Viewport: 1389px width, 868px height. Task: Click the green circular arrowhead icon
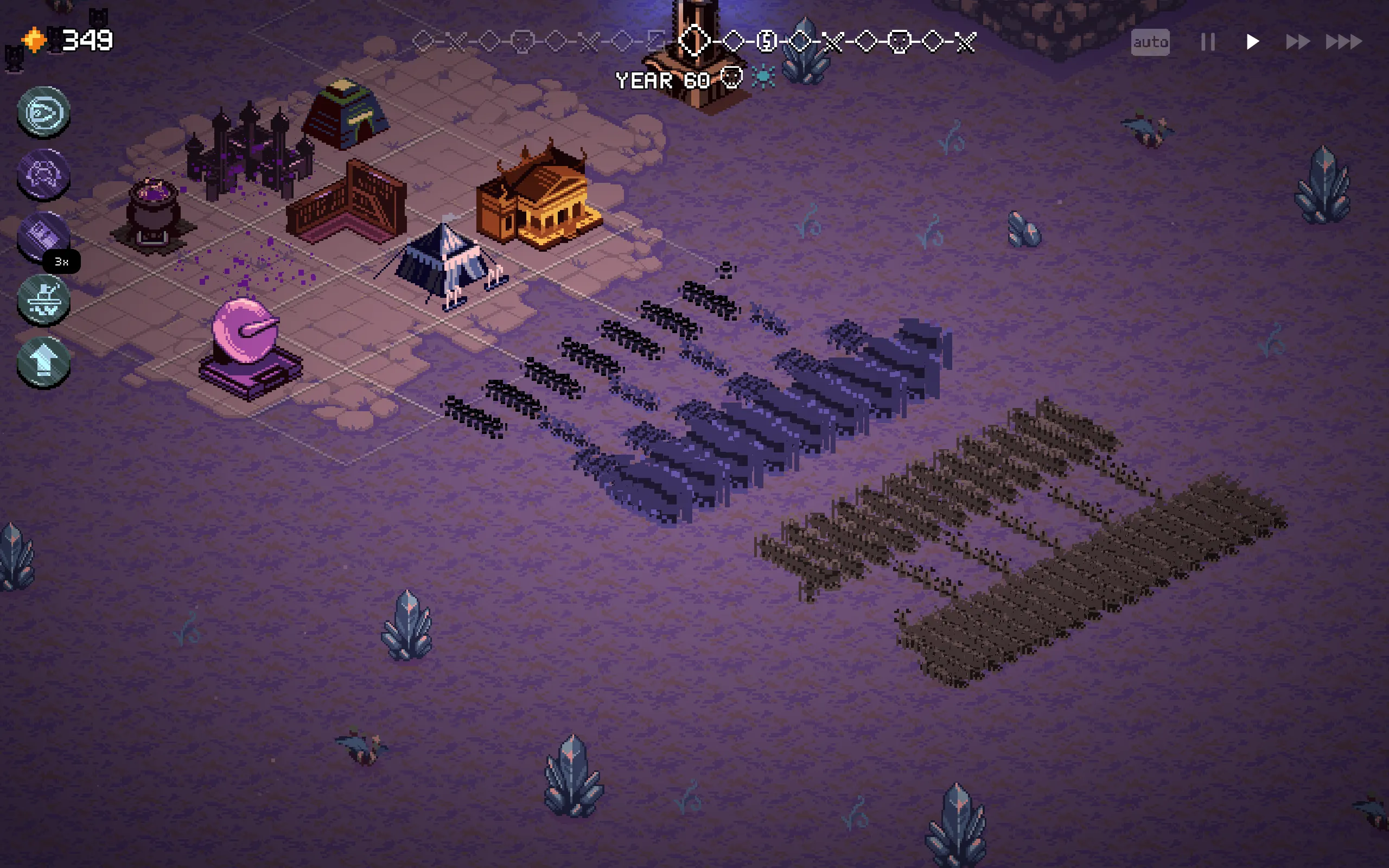click(x=43, y=111)
